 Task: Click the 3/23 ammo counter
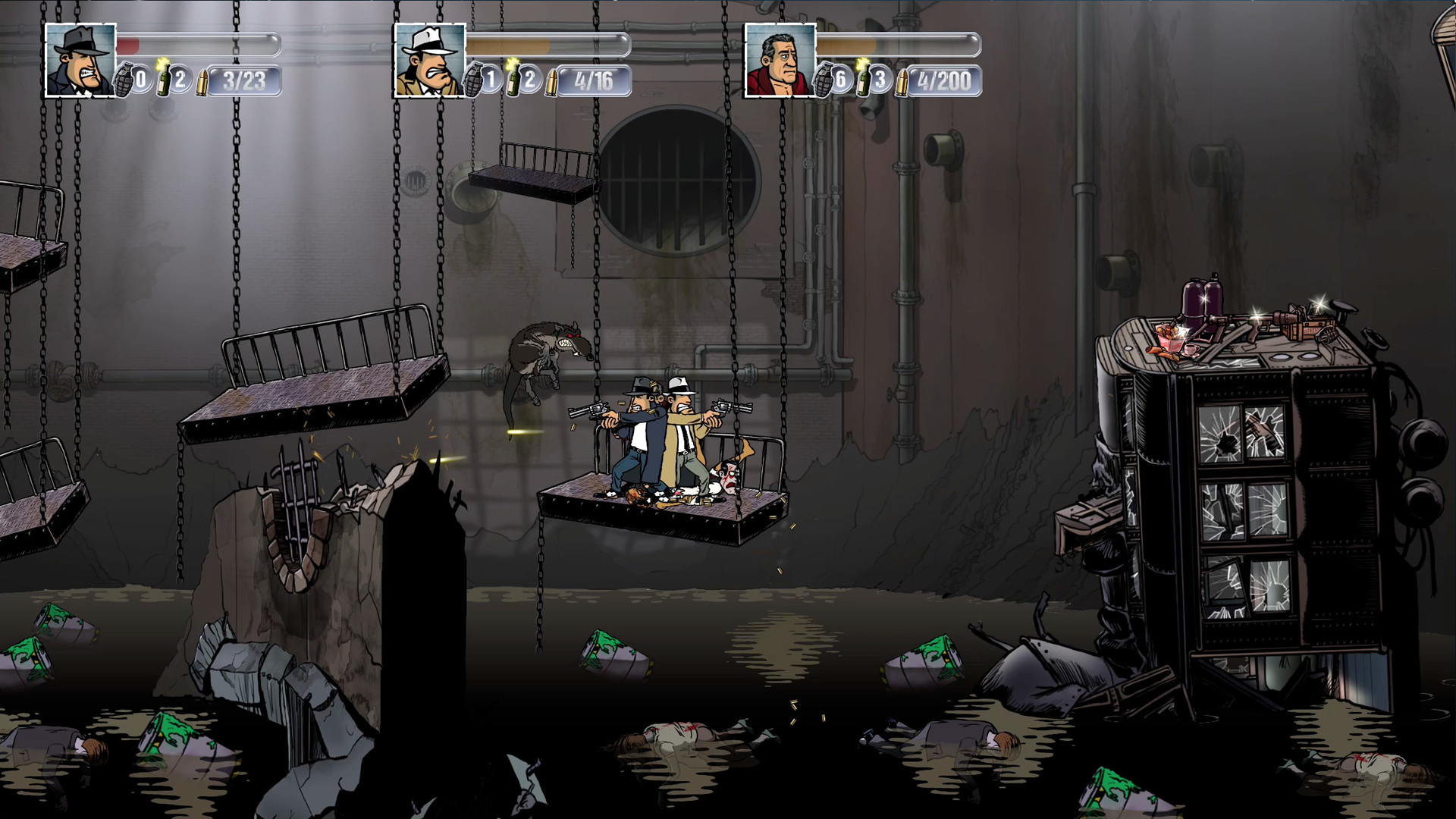(x=243, y=80)
